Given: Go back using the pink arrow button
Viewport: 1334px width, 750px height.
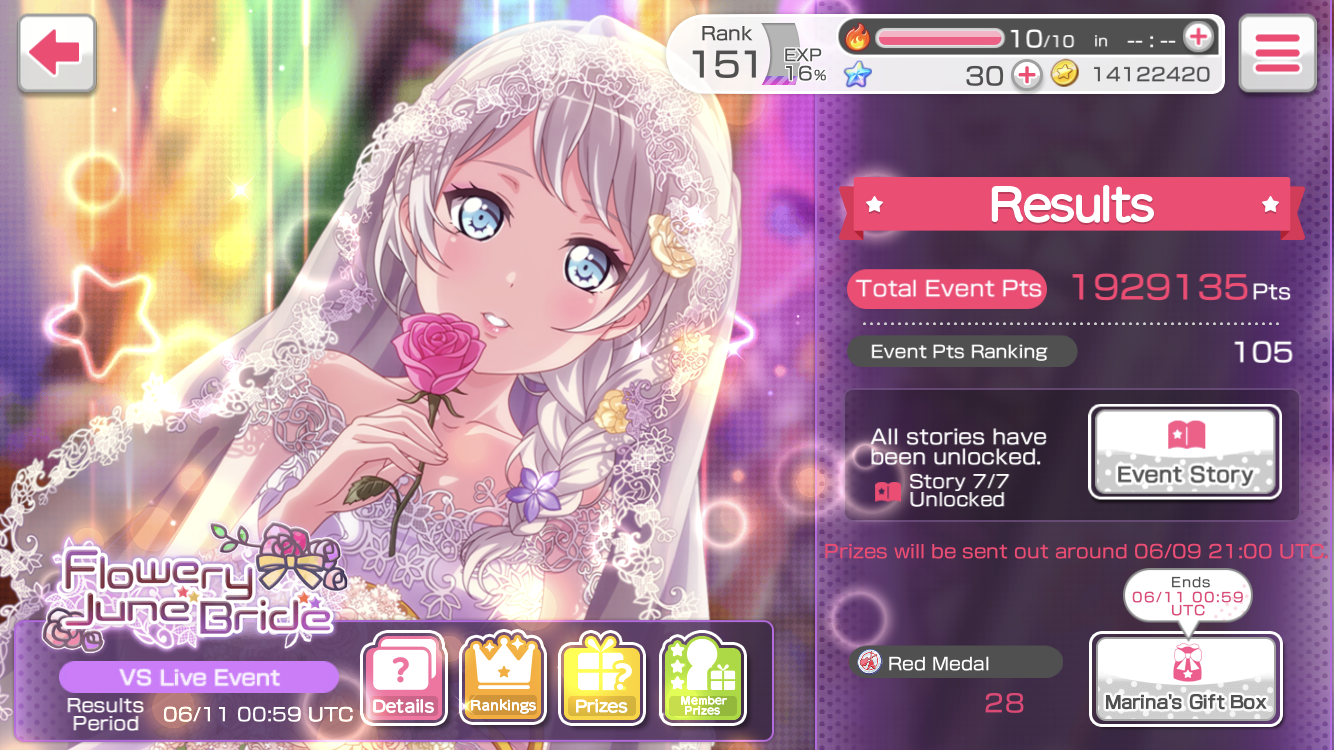Looking at the screenshot, I should point(54,54).
